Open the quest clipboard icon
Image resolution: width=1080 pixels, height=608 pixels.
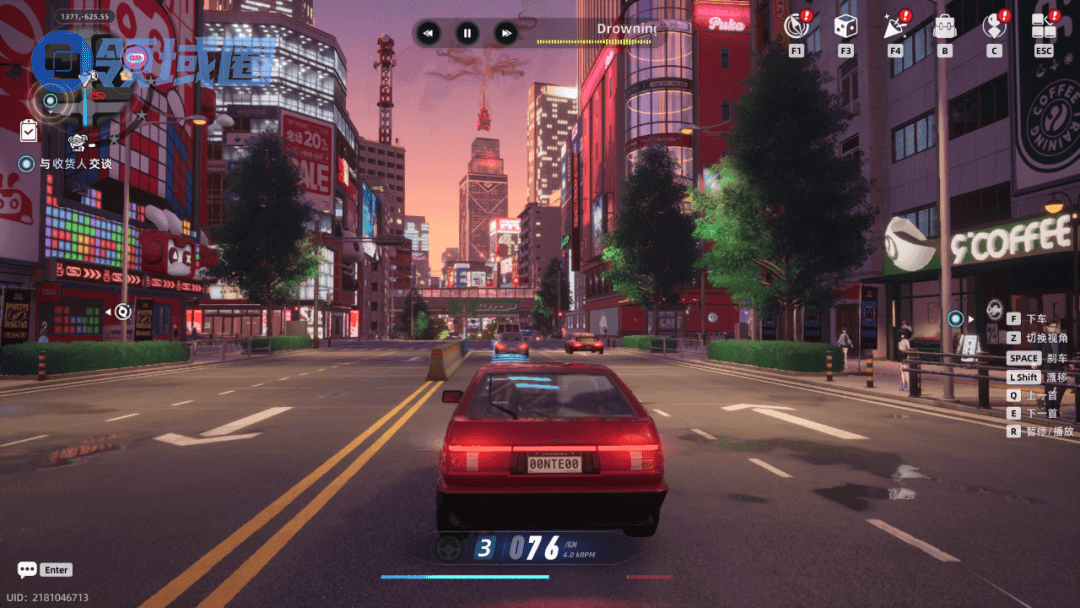28,130
